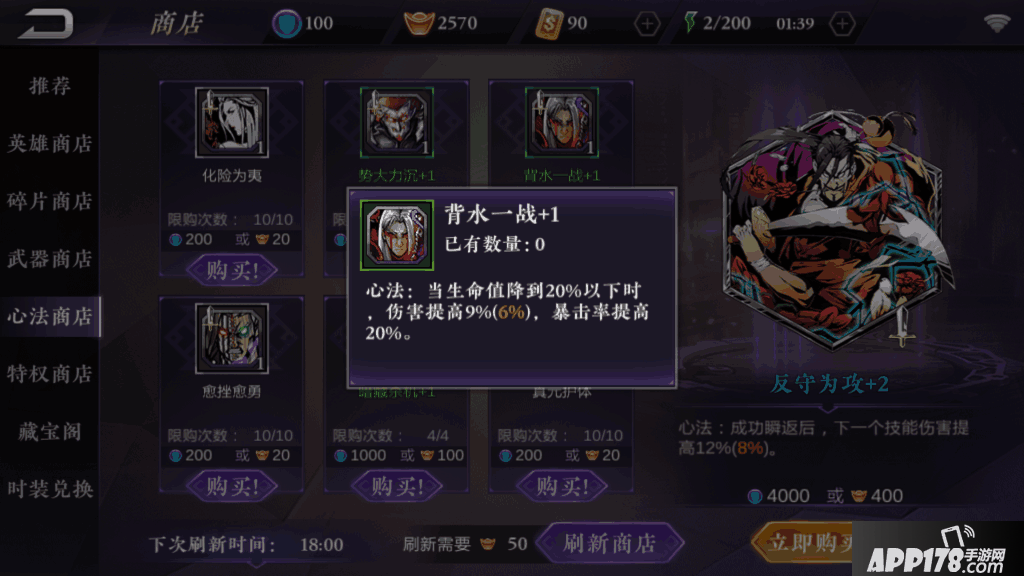The width and height of the screenshot is (1024, 576).
Task: Click 购买 under the 4/4 limit item
Action: pyautogui.click(x=395, y=486)
